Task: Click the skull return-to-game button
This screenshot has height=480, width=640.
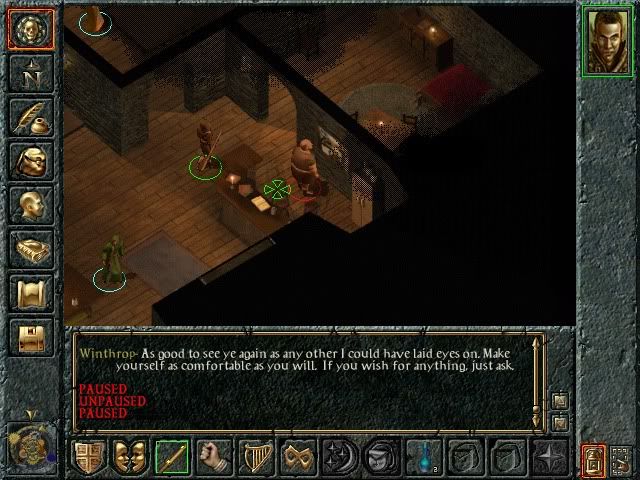Action: tap(30, 29)
